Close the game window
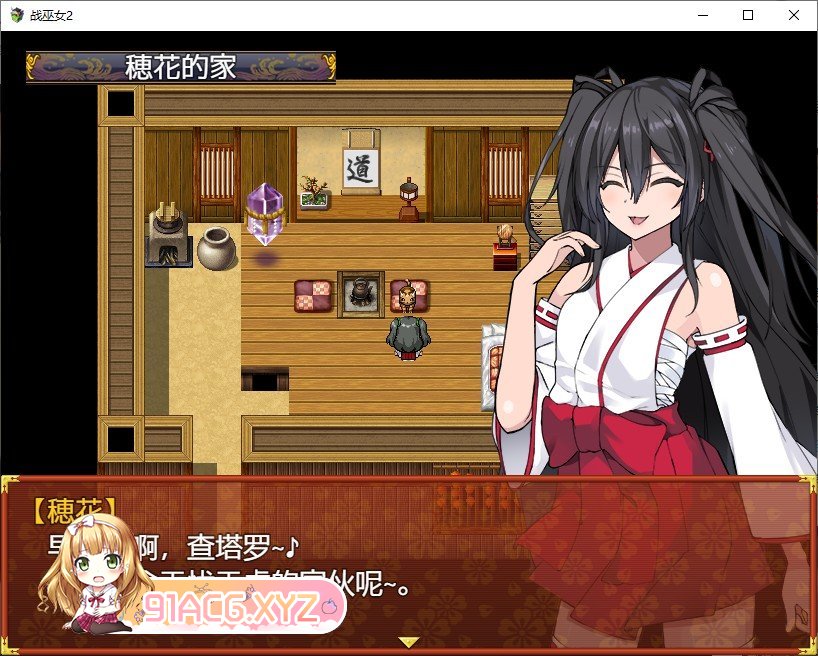Viewport: 818px width, 656px height. 793,15
